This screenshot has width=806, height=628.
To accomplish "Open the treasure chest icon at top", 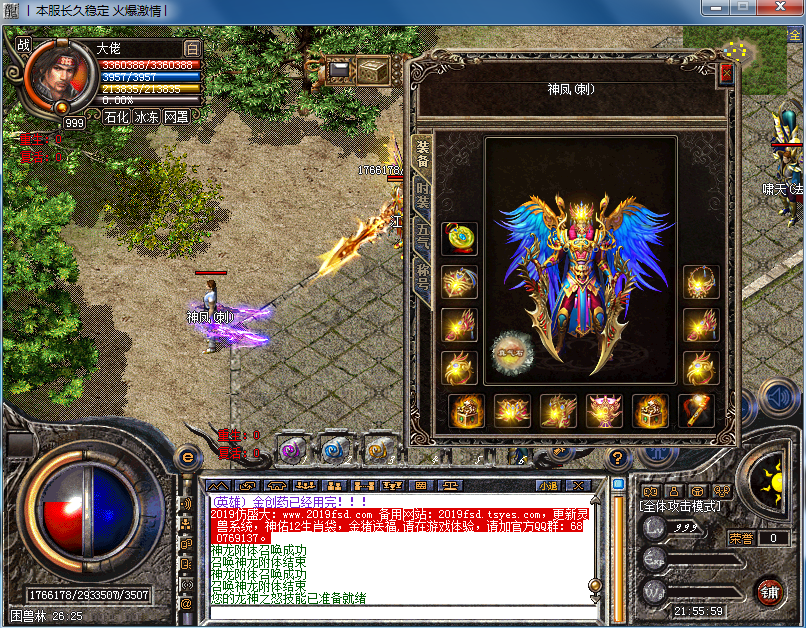I will 373,70.
